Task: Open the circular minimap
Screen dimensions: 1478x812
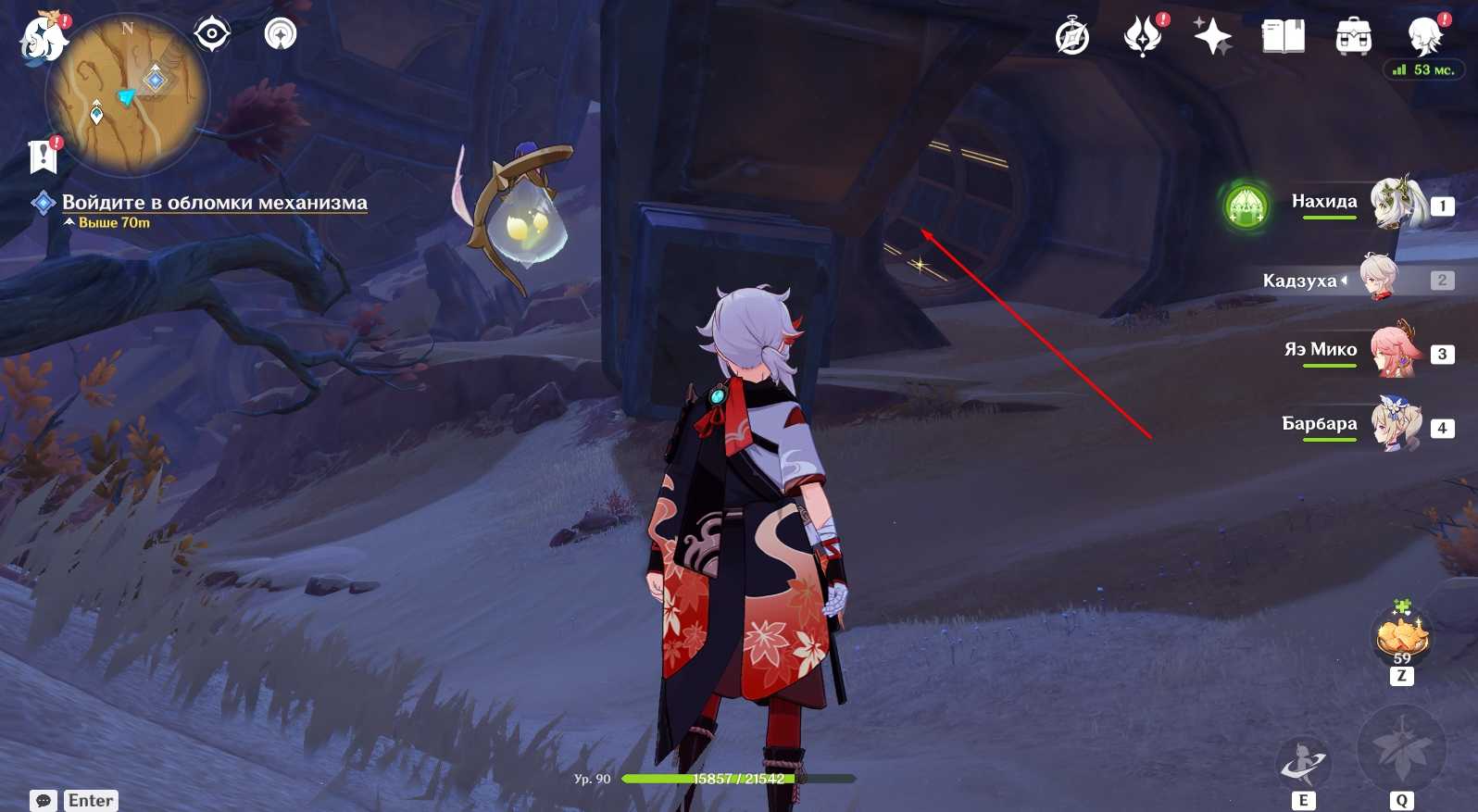Action: coord(128,94)
